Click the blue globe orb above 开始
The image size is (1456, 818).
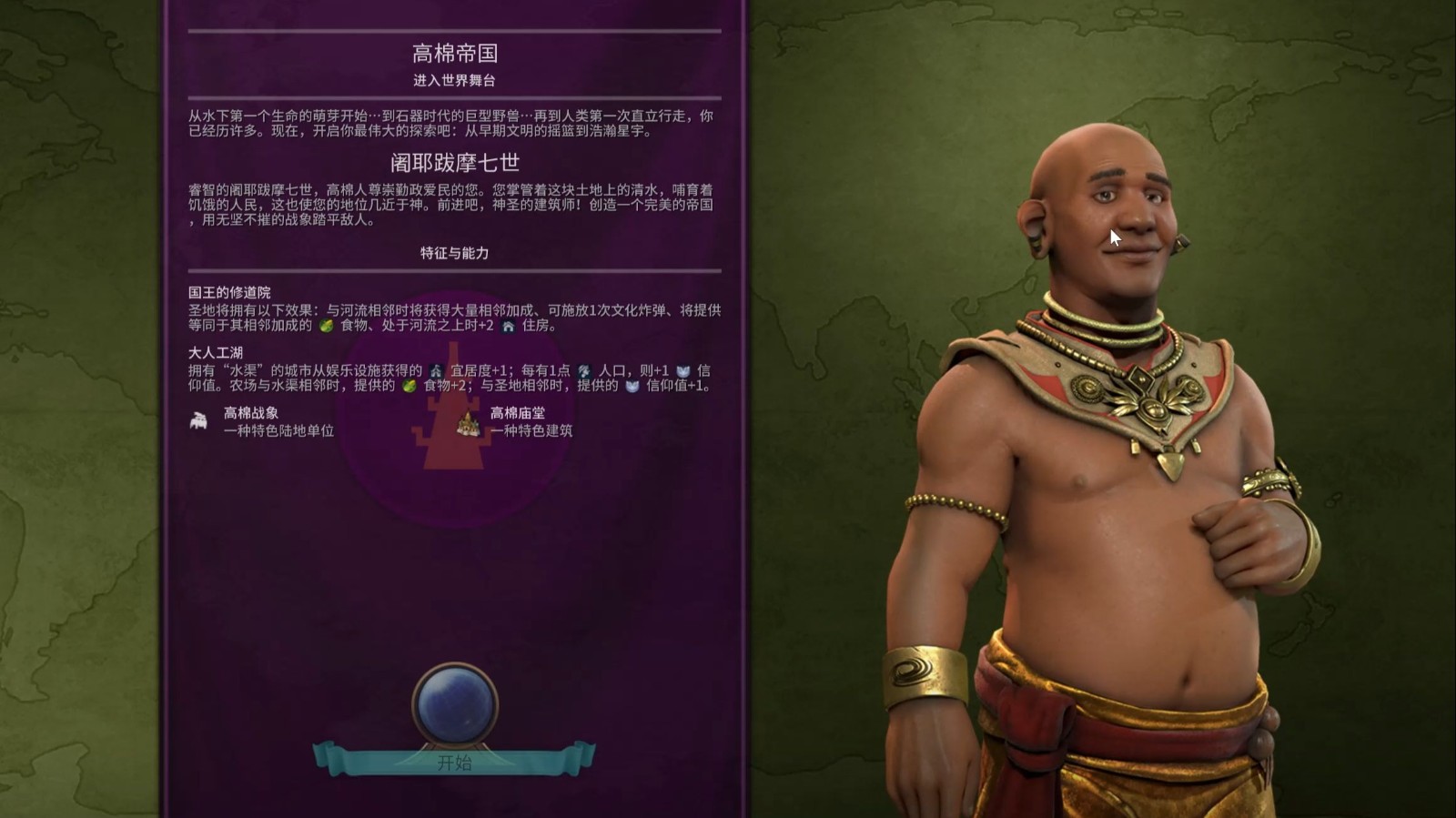click(x=456, y=700)
